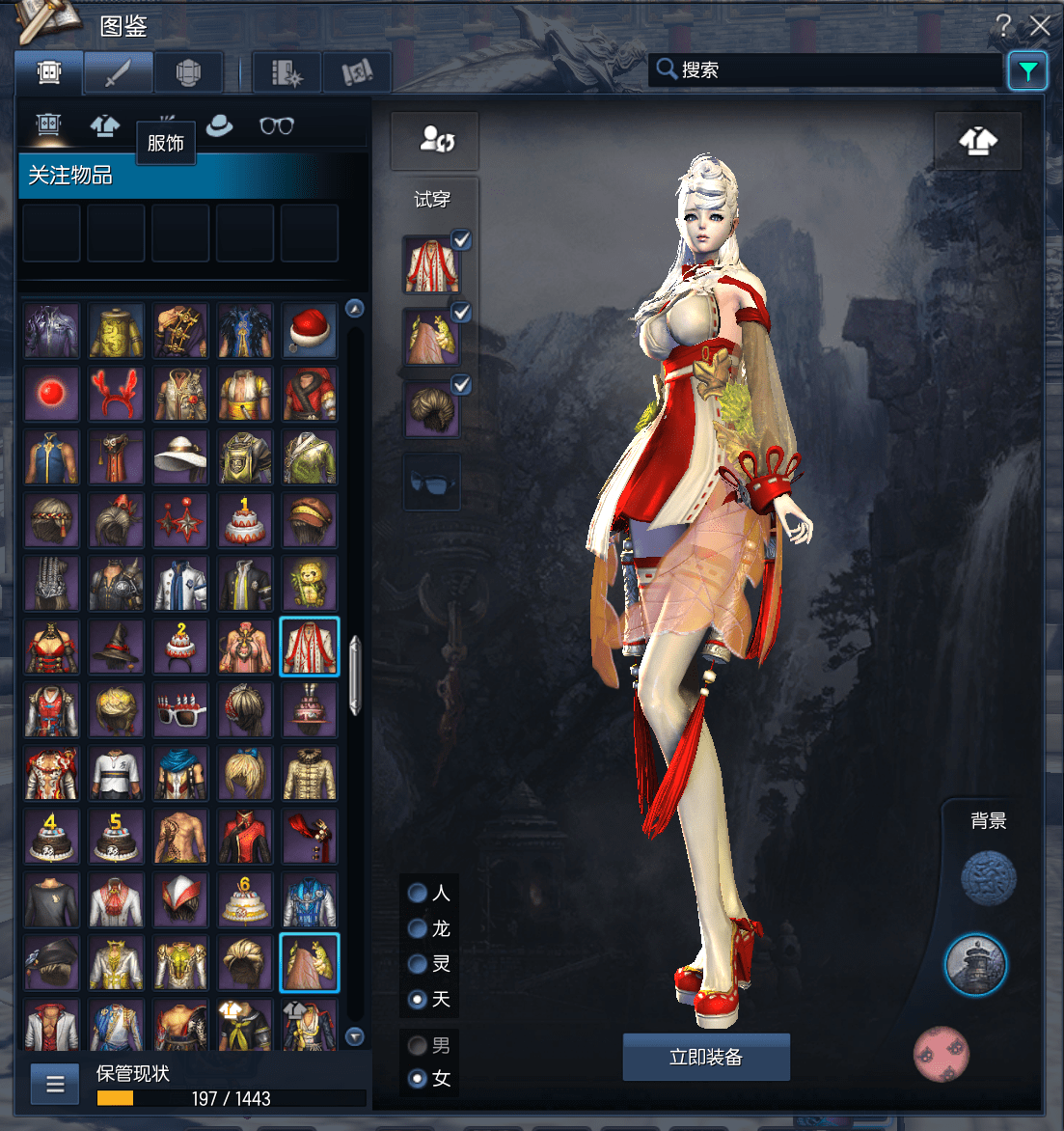1064x1131 pixels.
Task: Select the hat category tab
Action: point(220,125)
